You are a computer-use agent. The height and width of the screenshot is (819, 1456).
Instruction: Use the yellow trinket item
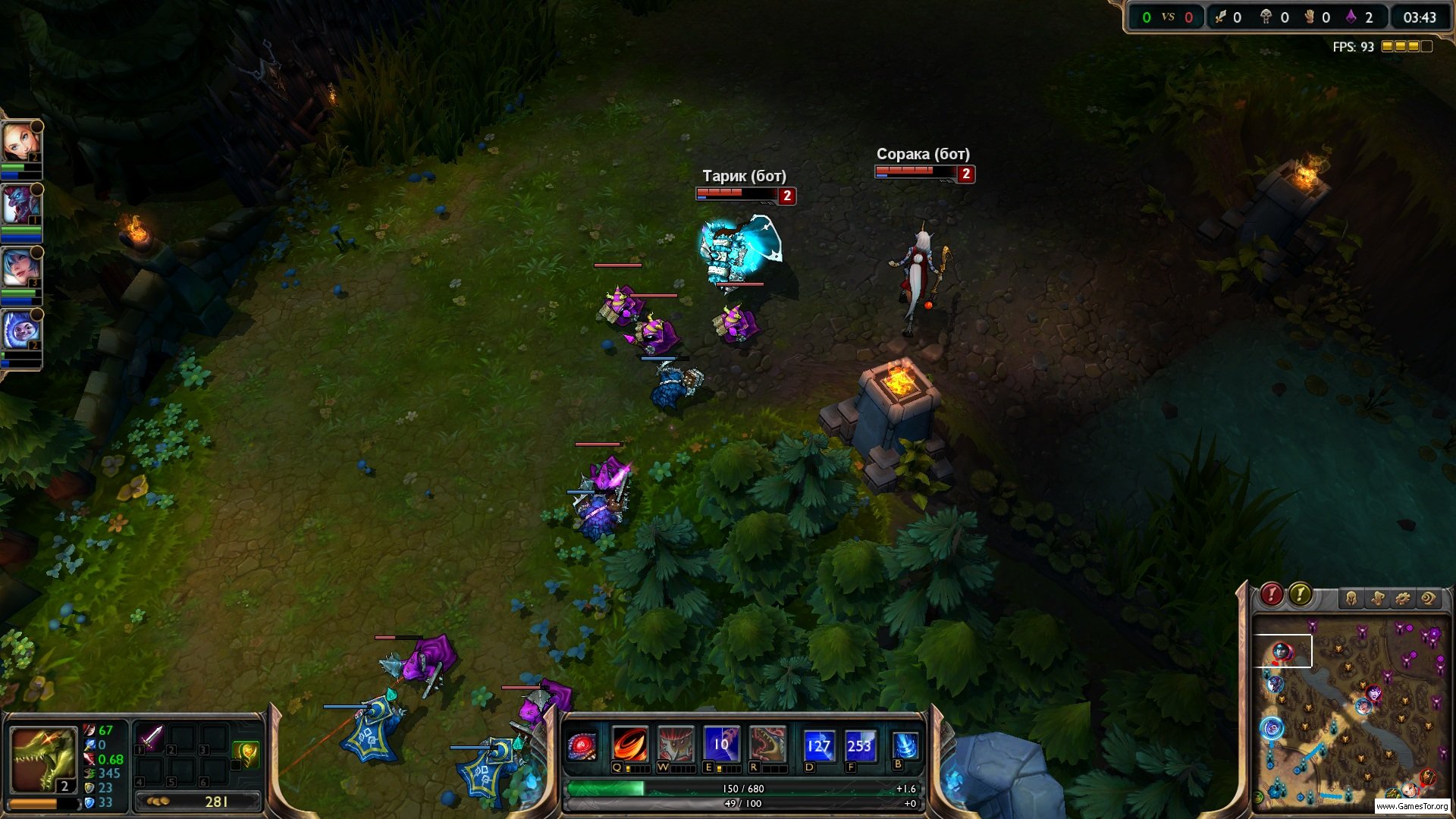tap(246, 754)
